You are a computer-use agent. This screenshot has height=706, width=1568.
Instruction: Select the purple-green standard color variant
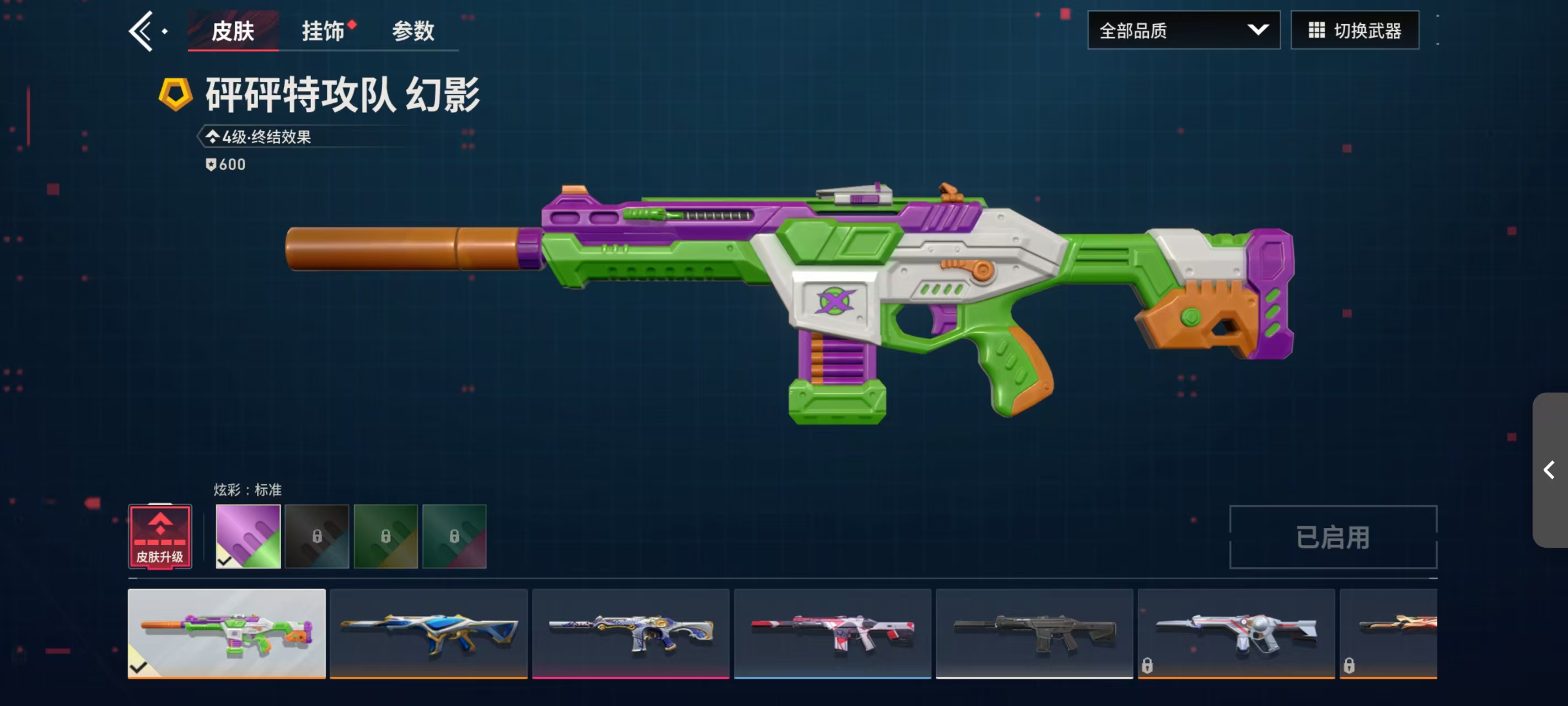point(248,537)
